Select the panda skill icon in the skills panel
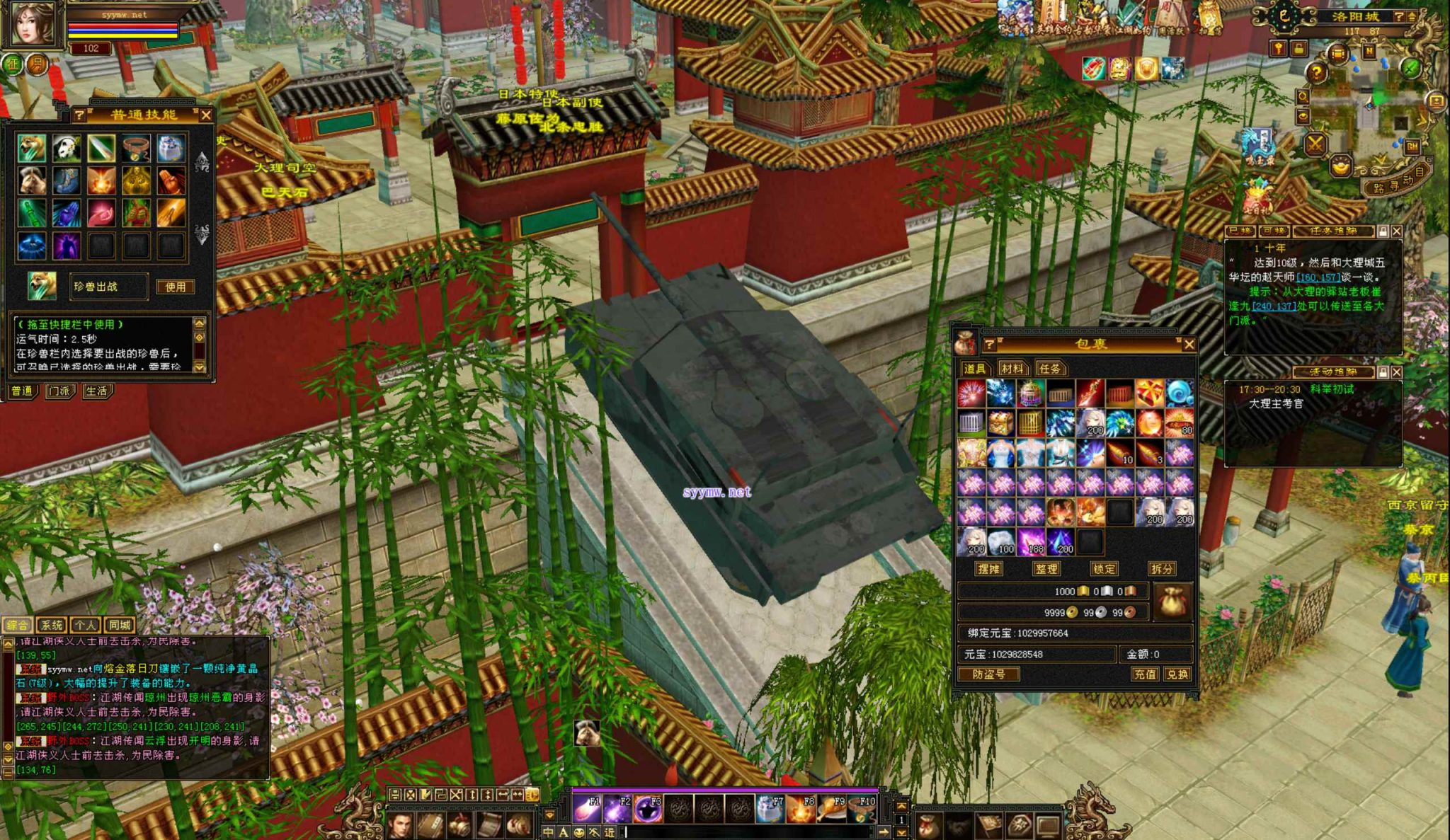Image resolution: width=1450 pixels, height=840 pixels. [x=65, y=147]
